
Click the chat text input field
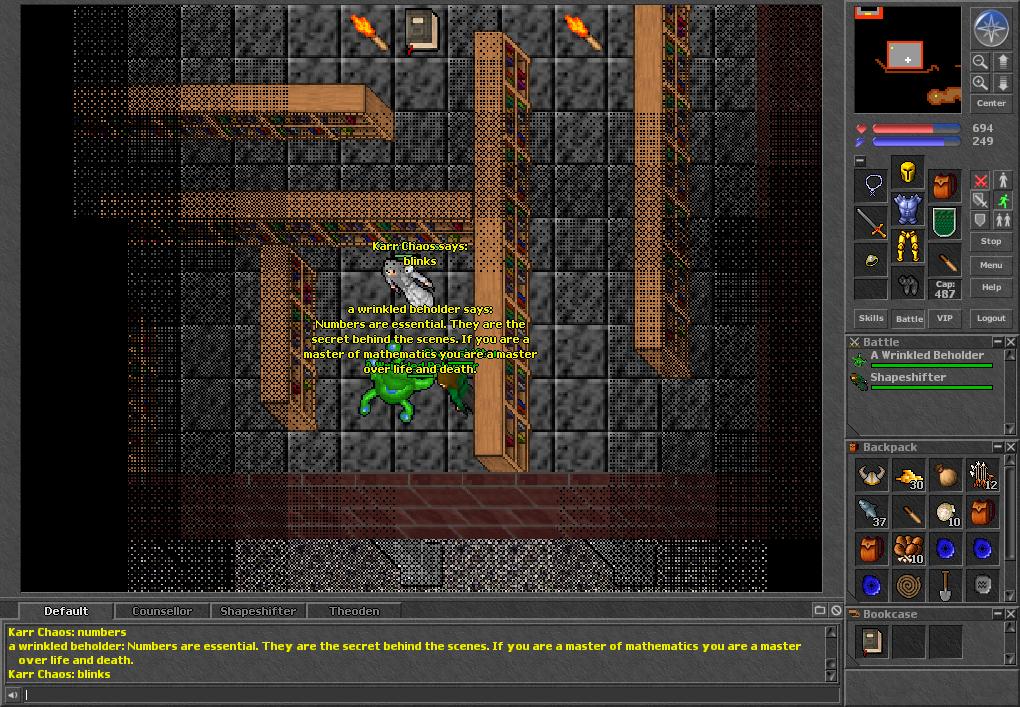click(x=420, y=694)
